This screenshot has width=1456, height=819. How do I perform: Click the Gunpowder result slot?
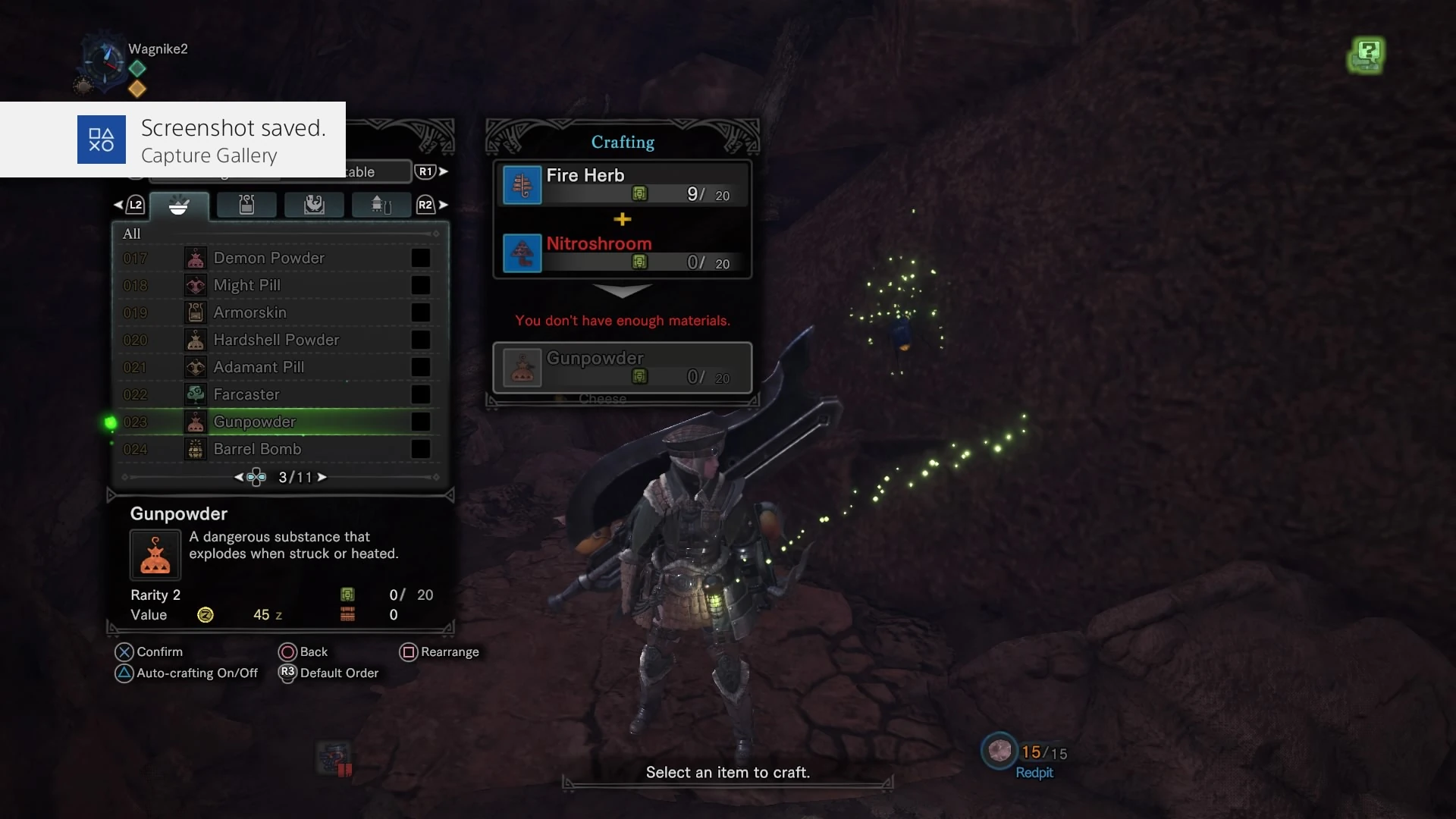click(622, 367)
